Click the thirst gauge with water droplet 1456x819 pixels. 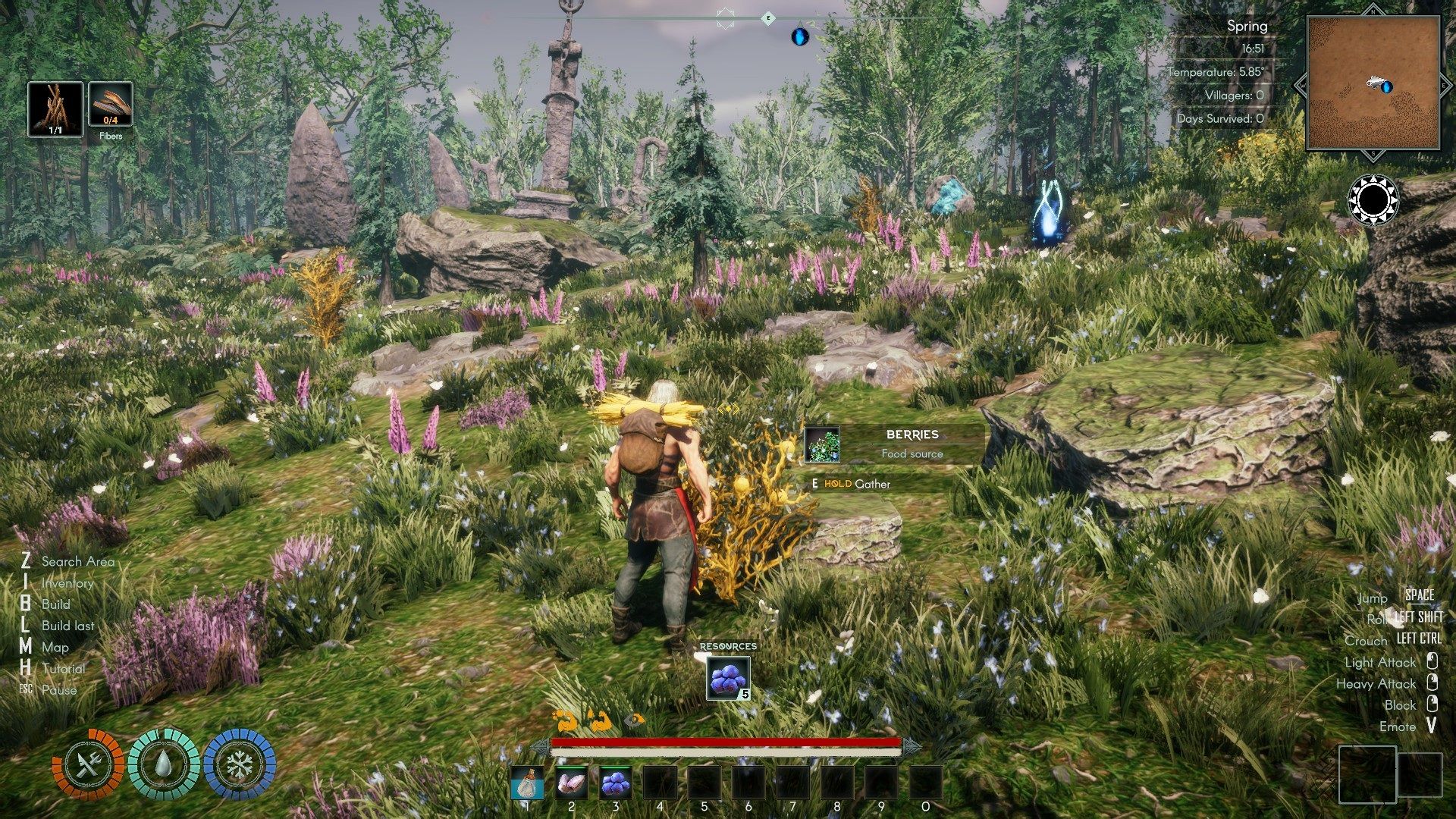point(163,765)
